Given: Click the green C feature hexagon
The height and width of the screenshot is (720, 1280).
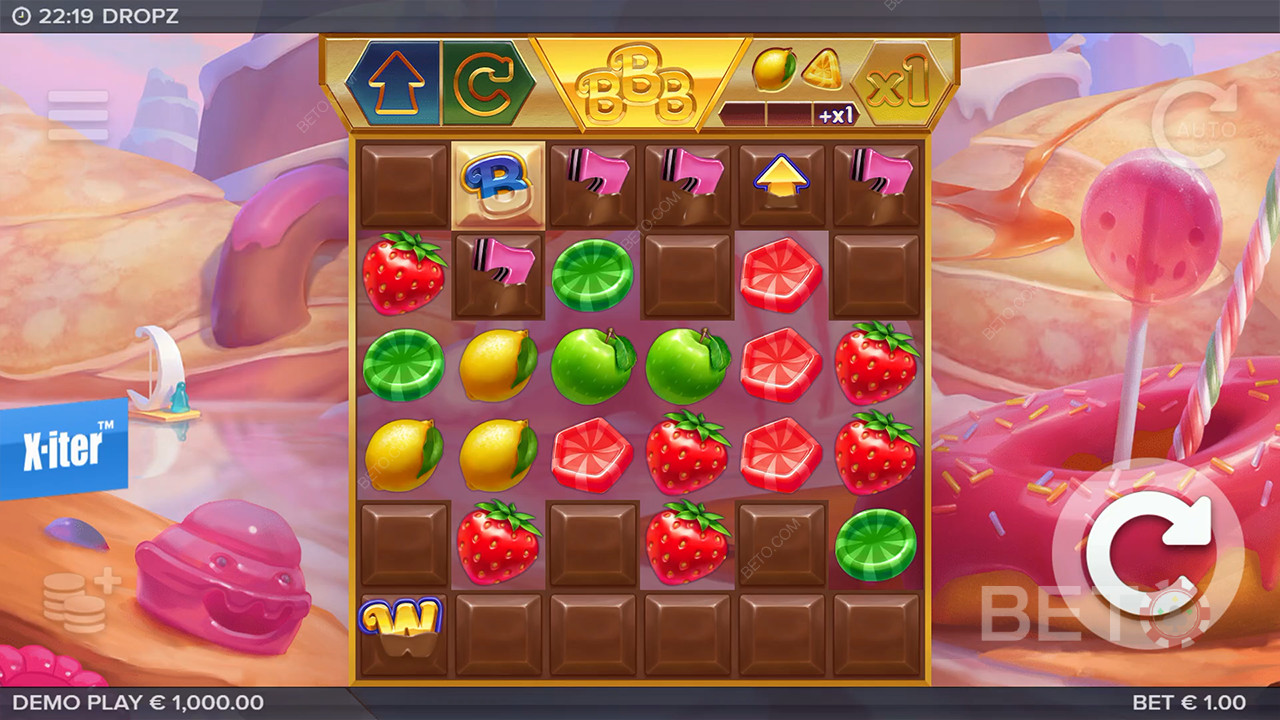Looking at the screenshot, I should pos(488,84).
